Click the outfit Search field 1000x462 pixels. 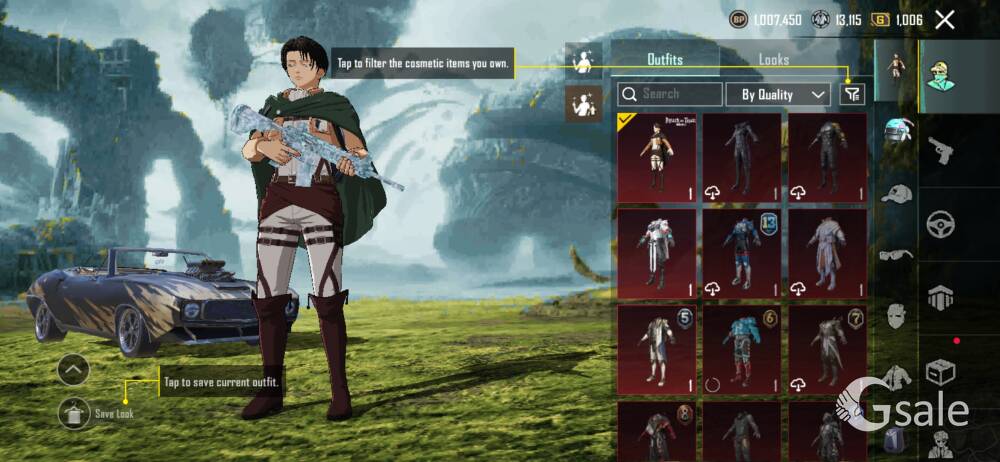670,94
